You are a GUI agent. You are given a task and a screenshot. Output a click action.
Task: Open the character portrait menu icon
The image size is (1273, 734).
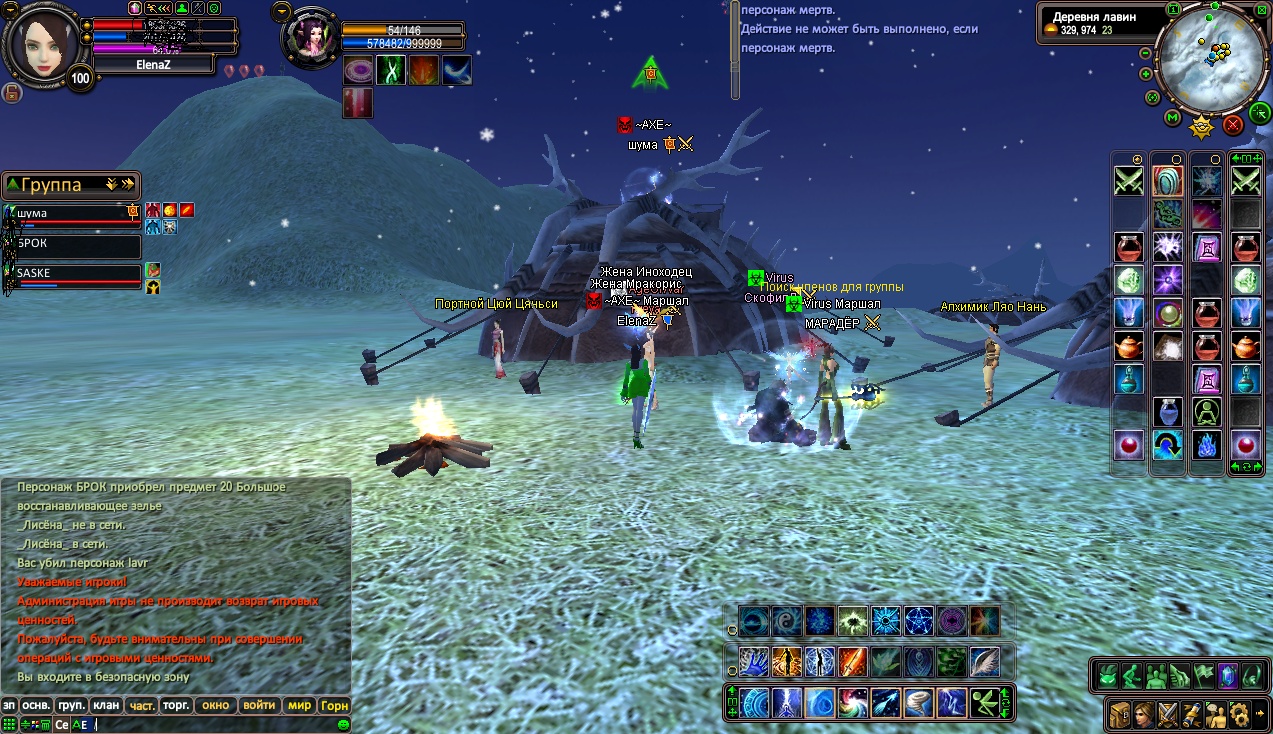(1144, 714)
